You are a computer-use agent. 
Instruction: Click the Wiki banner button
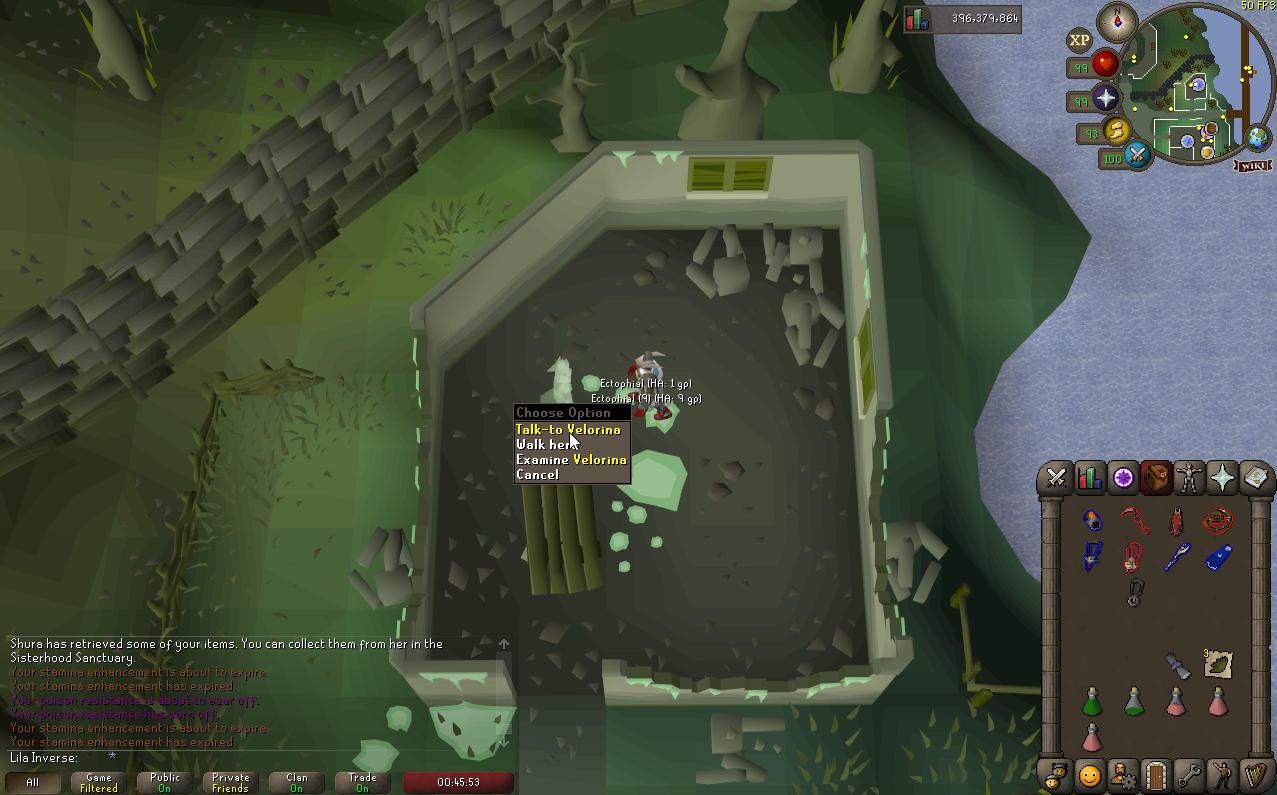(x=1252, y=166)
